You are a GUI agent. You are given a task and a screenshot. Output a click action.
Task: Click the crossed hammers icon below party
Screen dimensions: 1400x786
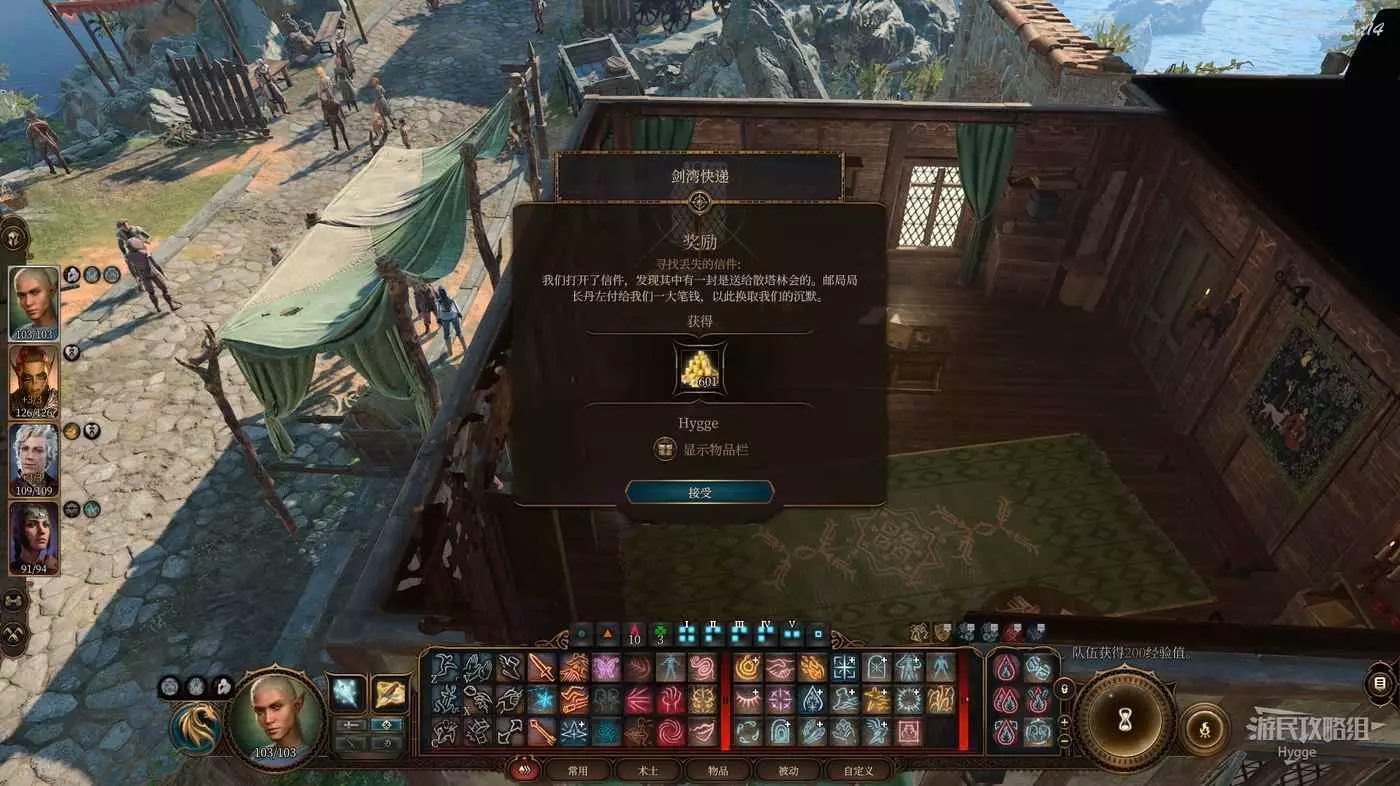[14, 633]
